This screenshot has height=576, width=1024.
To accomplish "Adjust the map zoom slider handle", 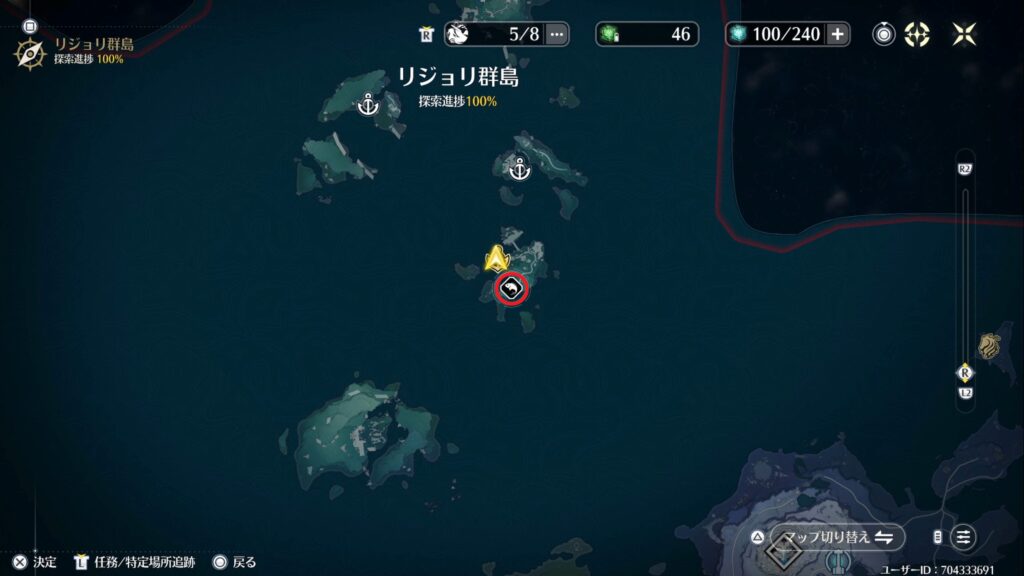I will pyautogui.click(x=964, y=372).
